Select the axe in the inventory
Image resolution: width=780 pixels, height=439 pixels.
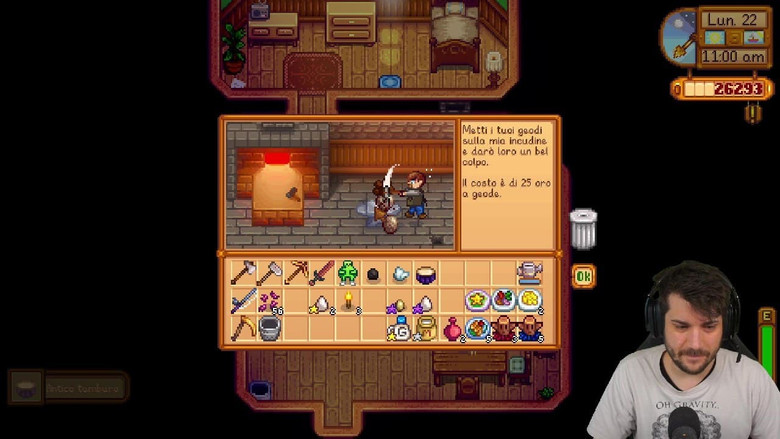243,272
